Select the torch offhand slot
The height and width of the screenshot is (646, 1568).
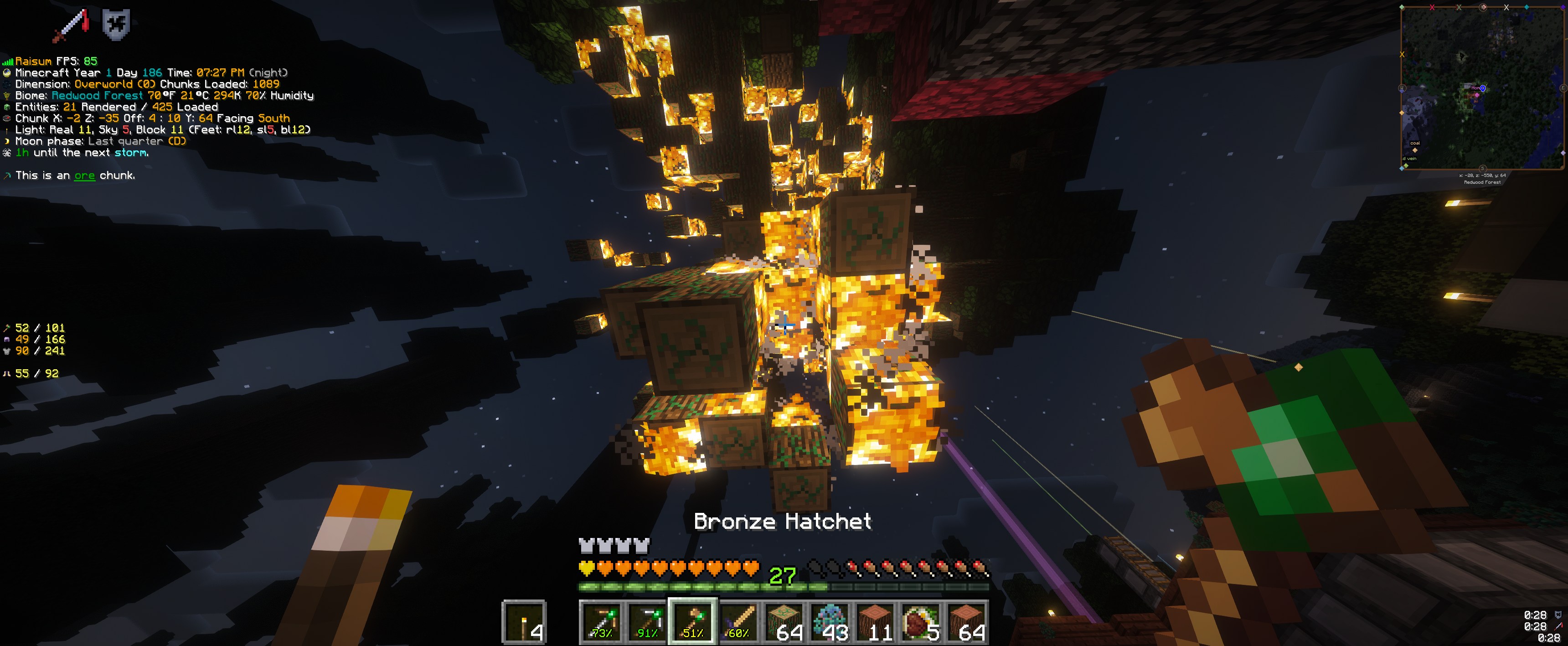[523, 622]
